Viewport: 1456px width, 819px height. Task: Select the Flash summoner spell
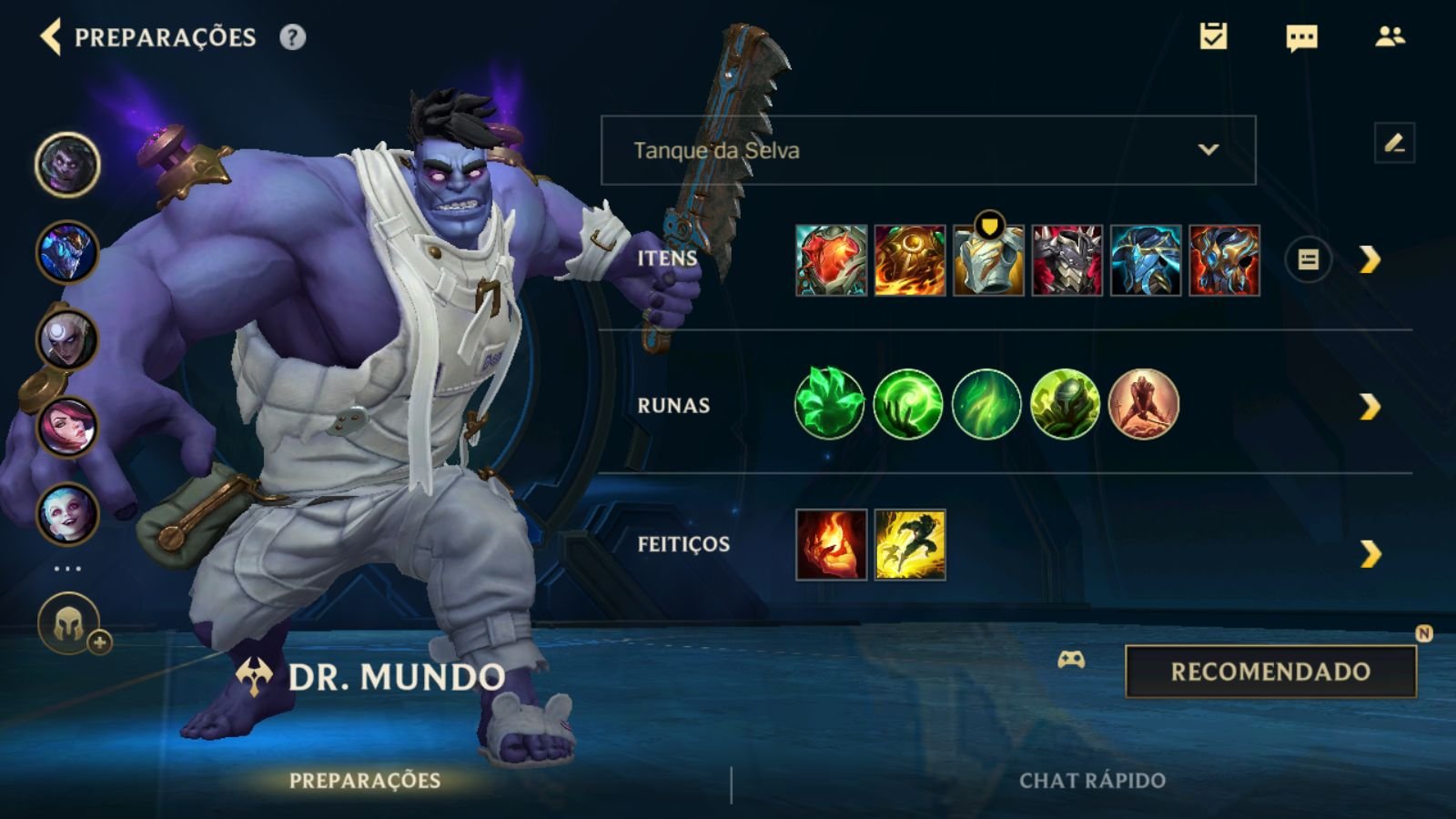[910, 544]
